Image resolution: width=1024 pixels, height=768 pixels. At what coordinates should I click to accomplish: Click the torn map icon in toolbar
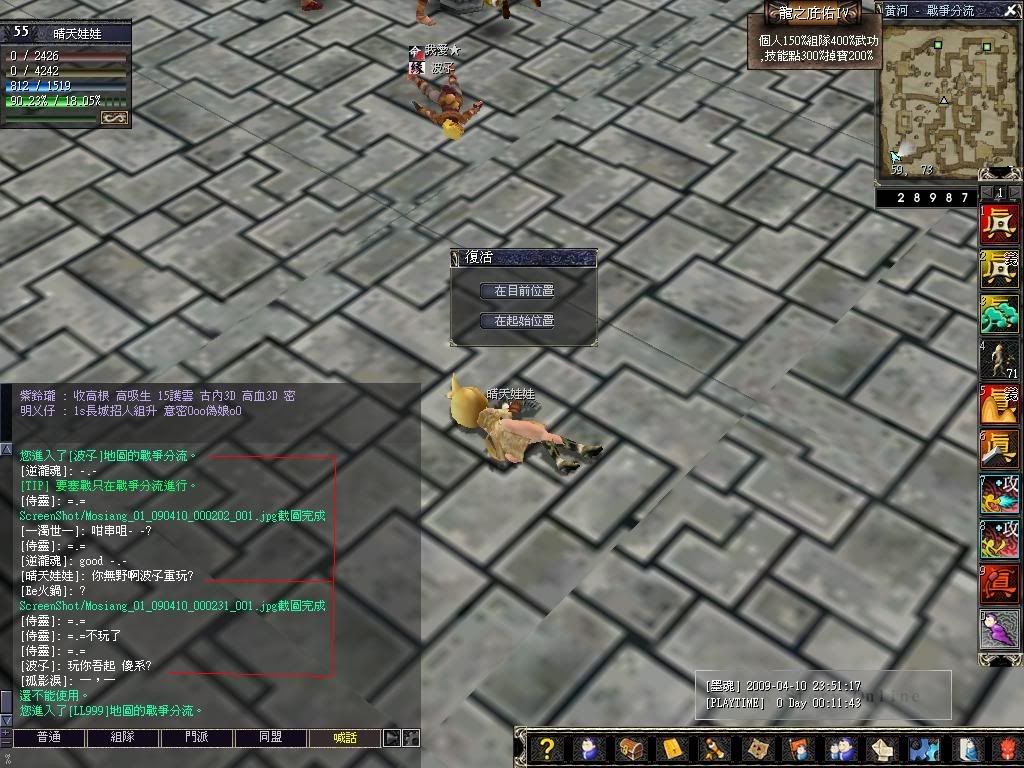tap(758, 748)
